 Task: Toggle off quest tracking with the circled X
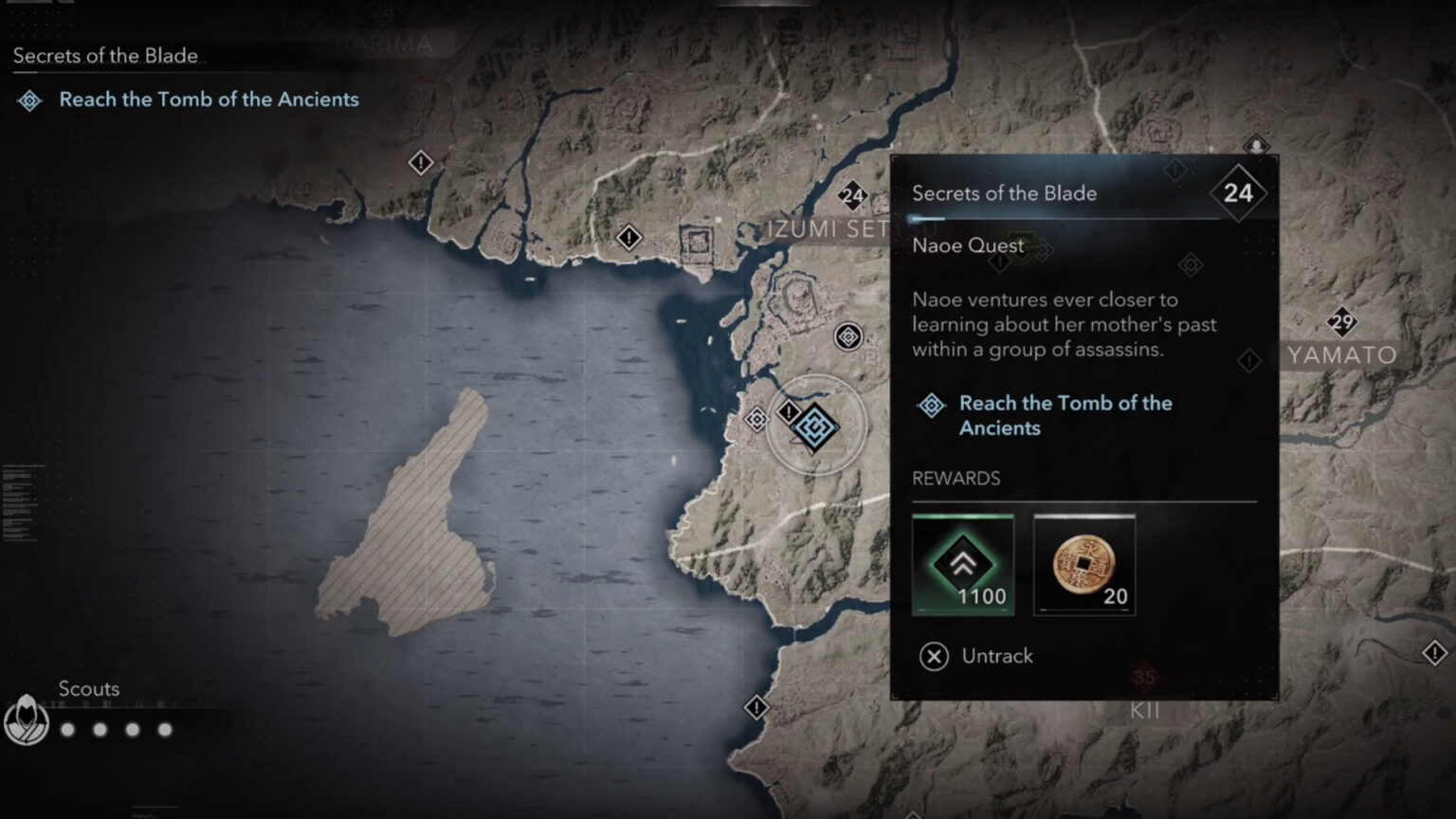click(x=932, y=656)
